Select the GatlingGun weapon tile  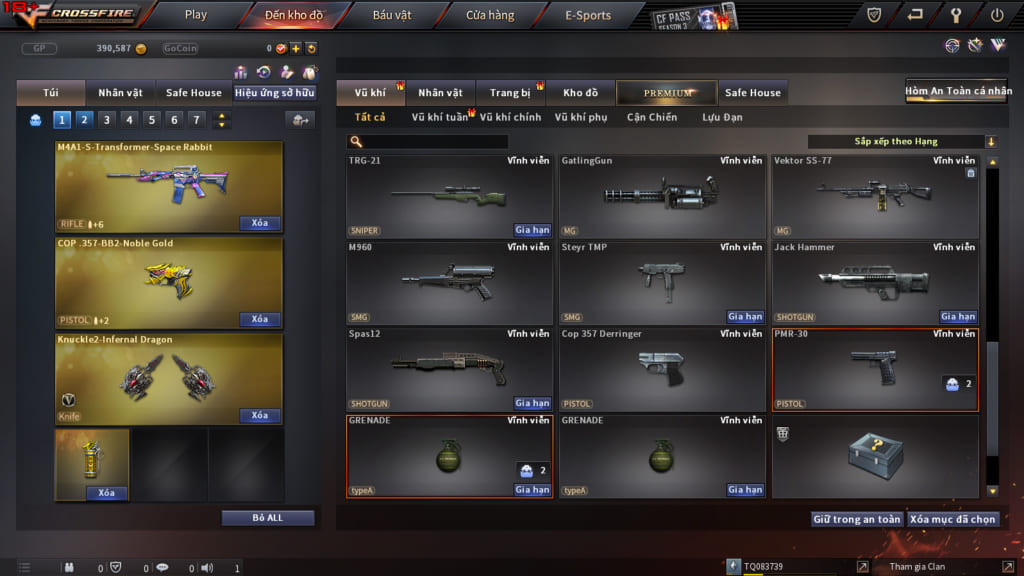[x=664, y=196]
